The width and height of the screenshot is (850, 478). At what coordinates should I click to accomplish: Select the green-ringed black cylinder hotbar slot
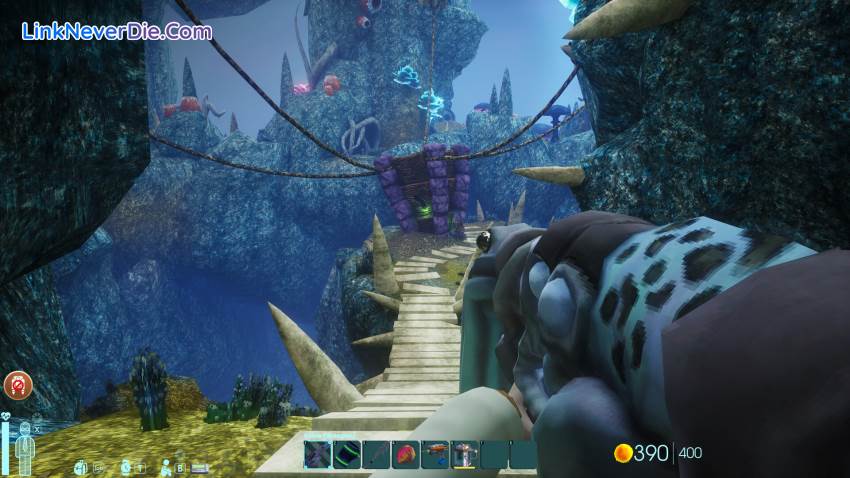click(347, 454)
